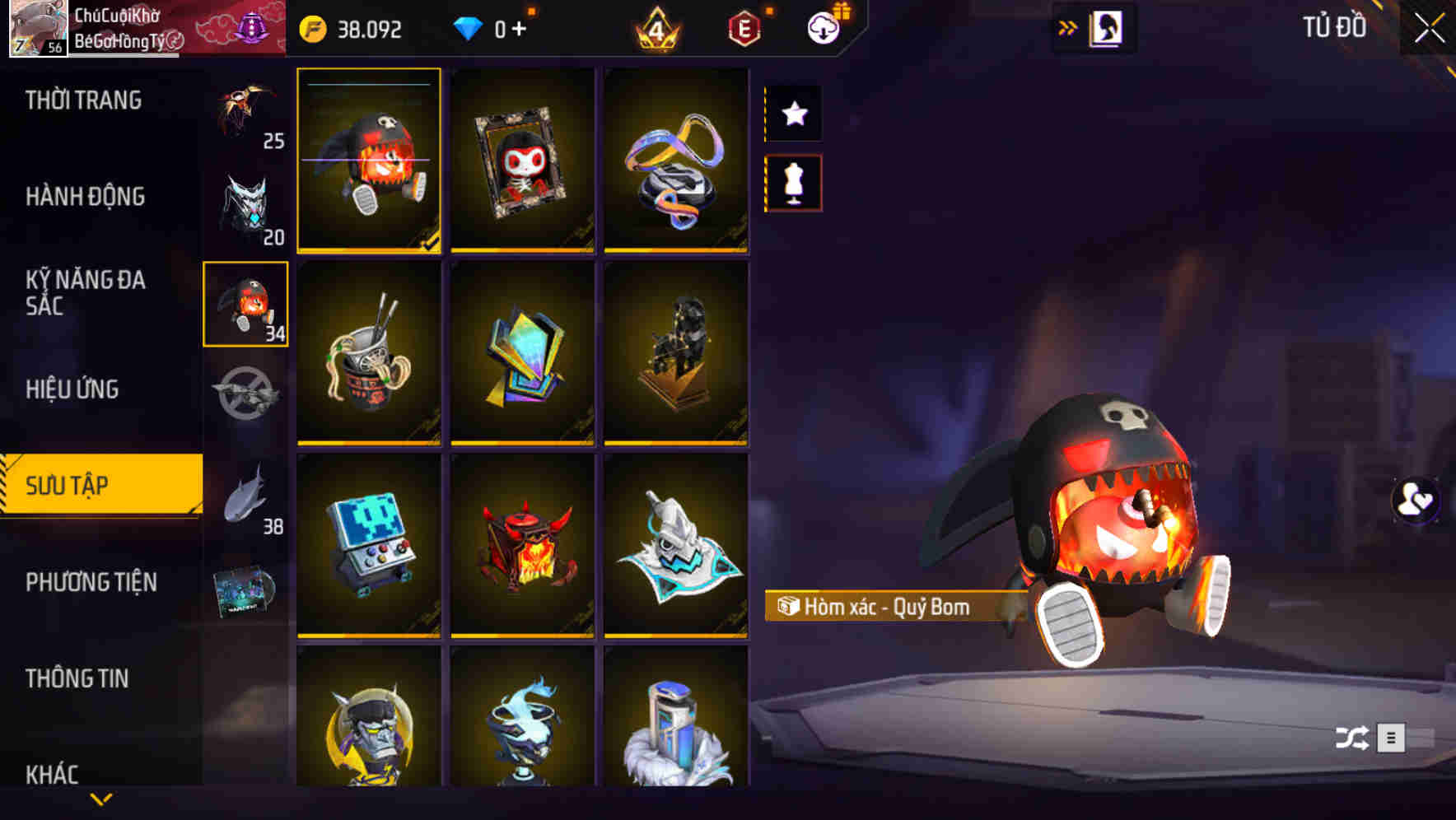Collapse the panel using the double chevron
The width and height of the screenshot is (1456, 820).
coord(1066,26)
